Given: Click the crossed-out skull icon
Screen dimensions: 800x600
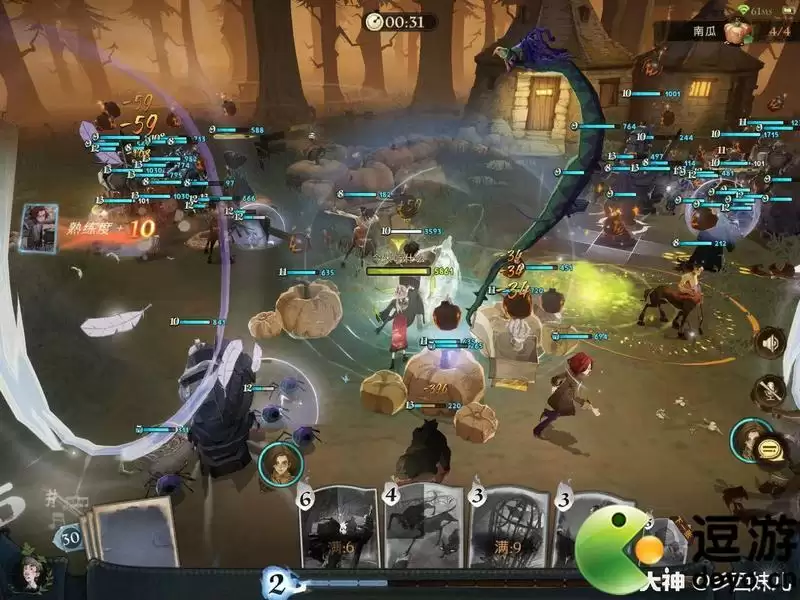Looking at the screenshot, I should (x=769, y=391).
